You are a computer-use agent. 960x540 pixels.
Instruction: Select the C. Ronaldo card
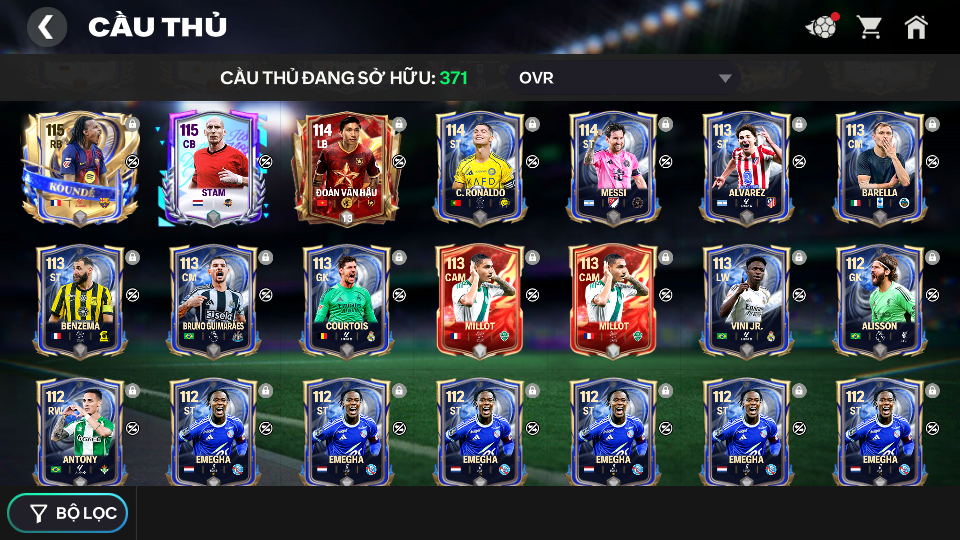click(x=480, y=167)
